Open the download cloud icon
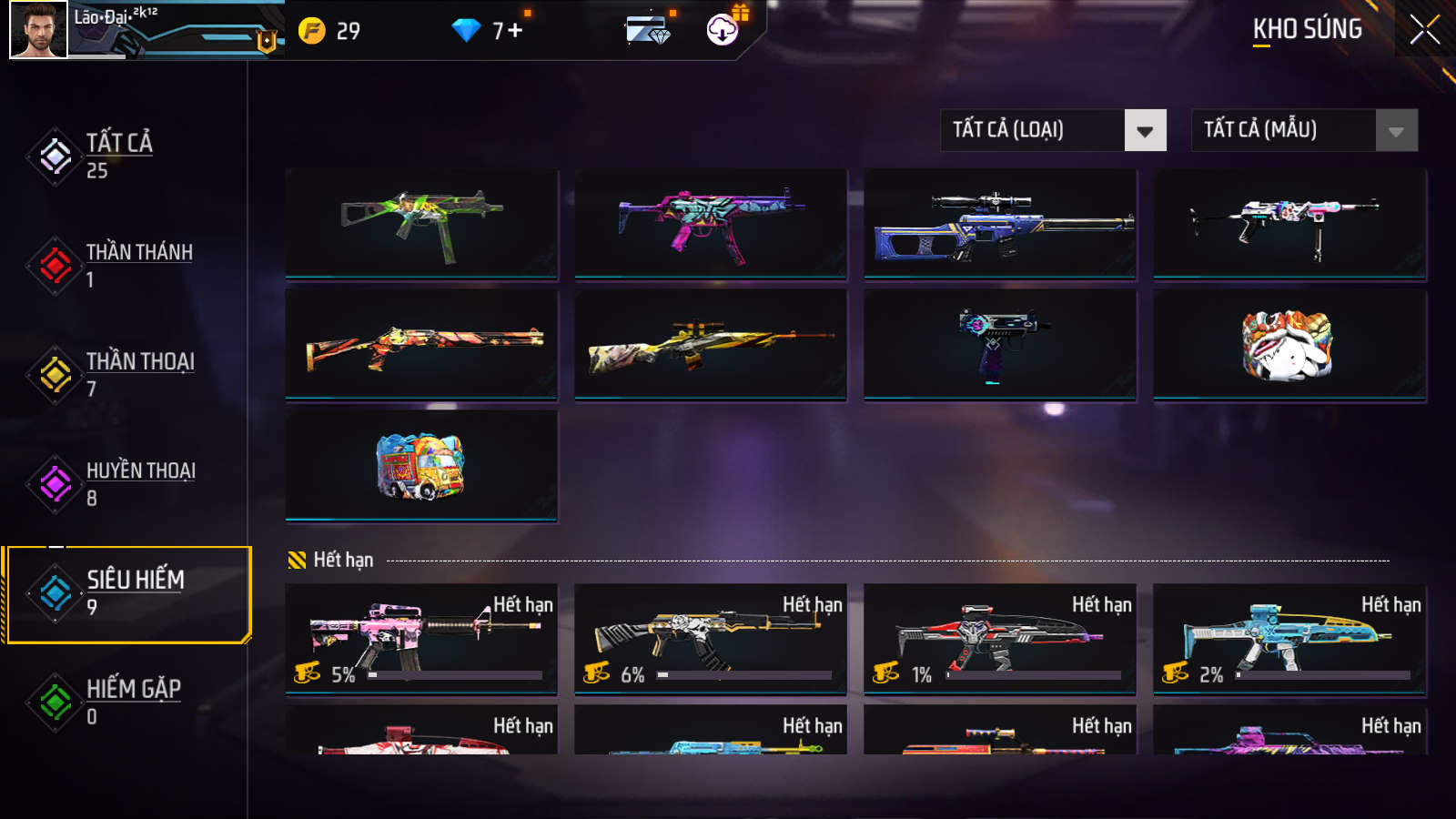 723,30
